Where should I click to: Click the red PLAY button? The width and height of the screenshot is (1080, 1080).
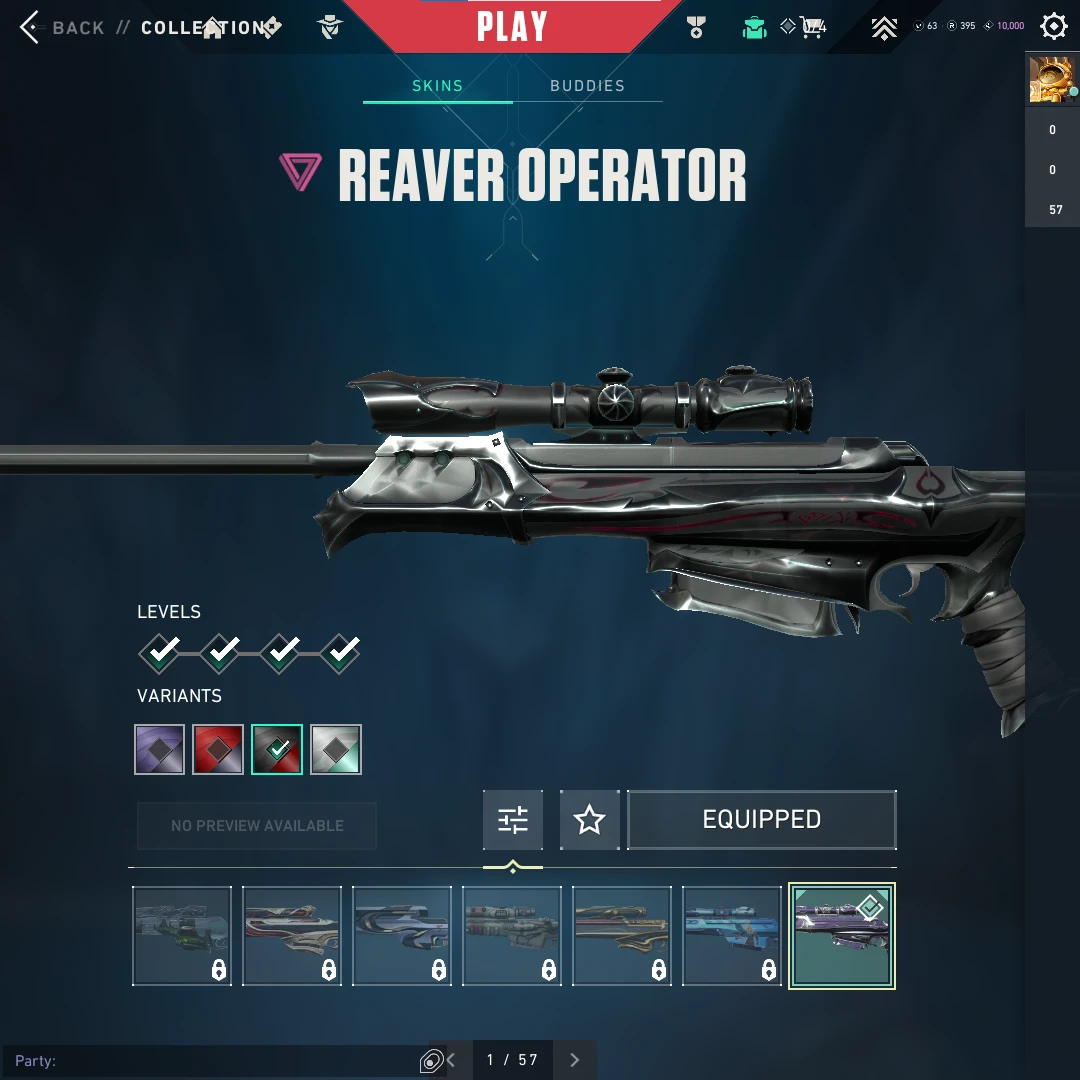511,27
